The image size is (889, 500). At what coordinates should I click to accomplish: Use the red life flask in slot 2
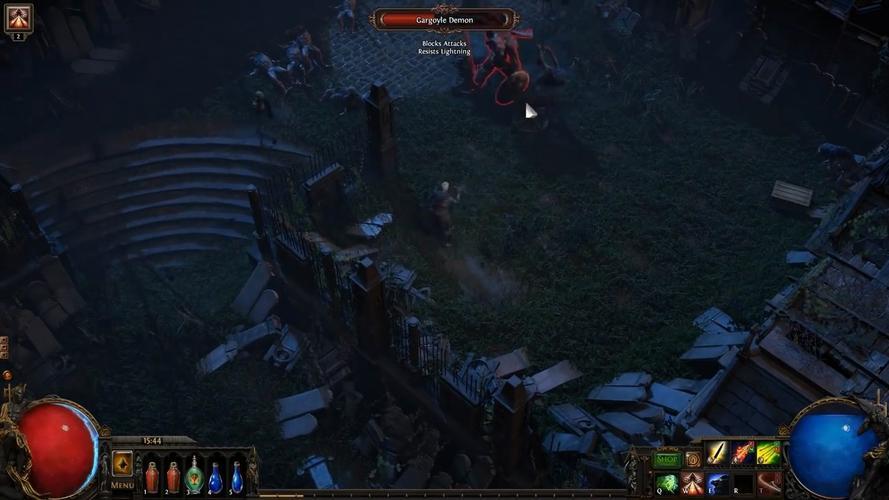(x=173, y=476)
